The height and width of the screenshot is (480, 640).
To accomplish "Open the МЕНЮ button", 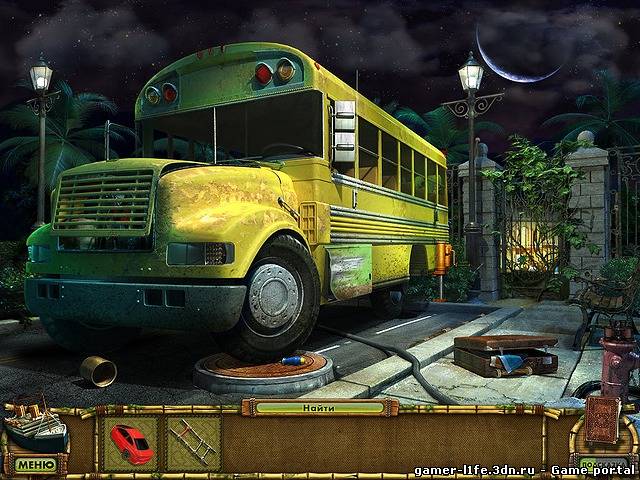I will tap(36, 464).
